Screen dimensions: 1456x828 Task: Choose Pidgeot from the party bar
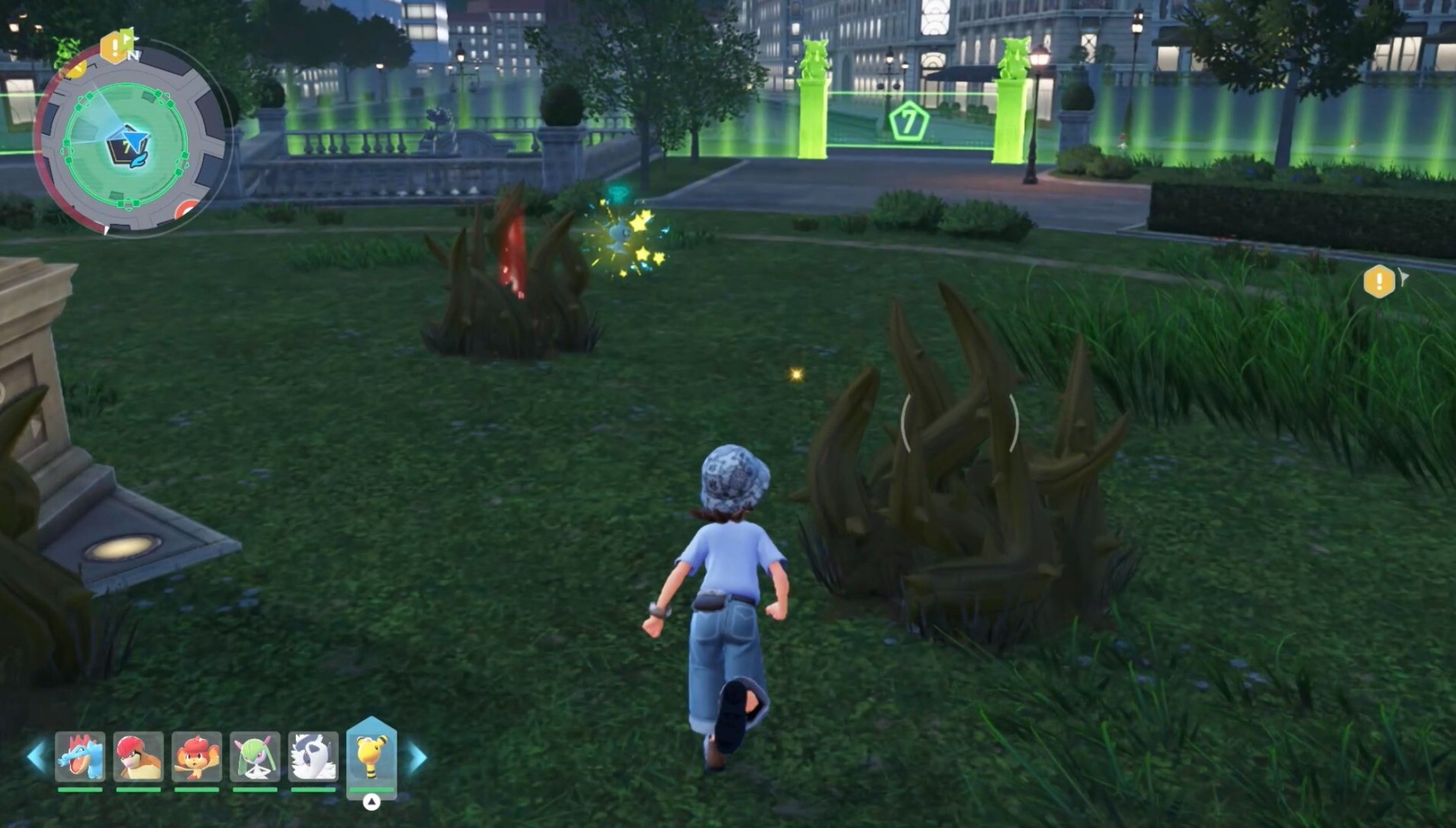tap(138, 757)
